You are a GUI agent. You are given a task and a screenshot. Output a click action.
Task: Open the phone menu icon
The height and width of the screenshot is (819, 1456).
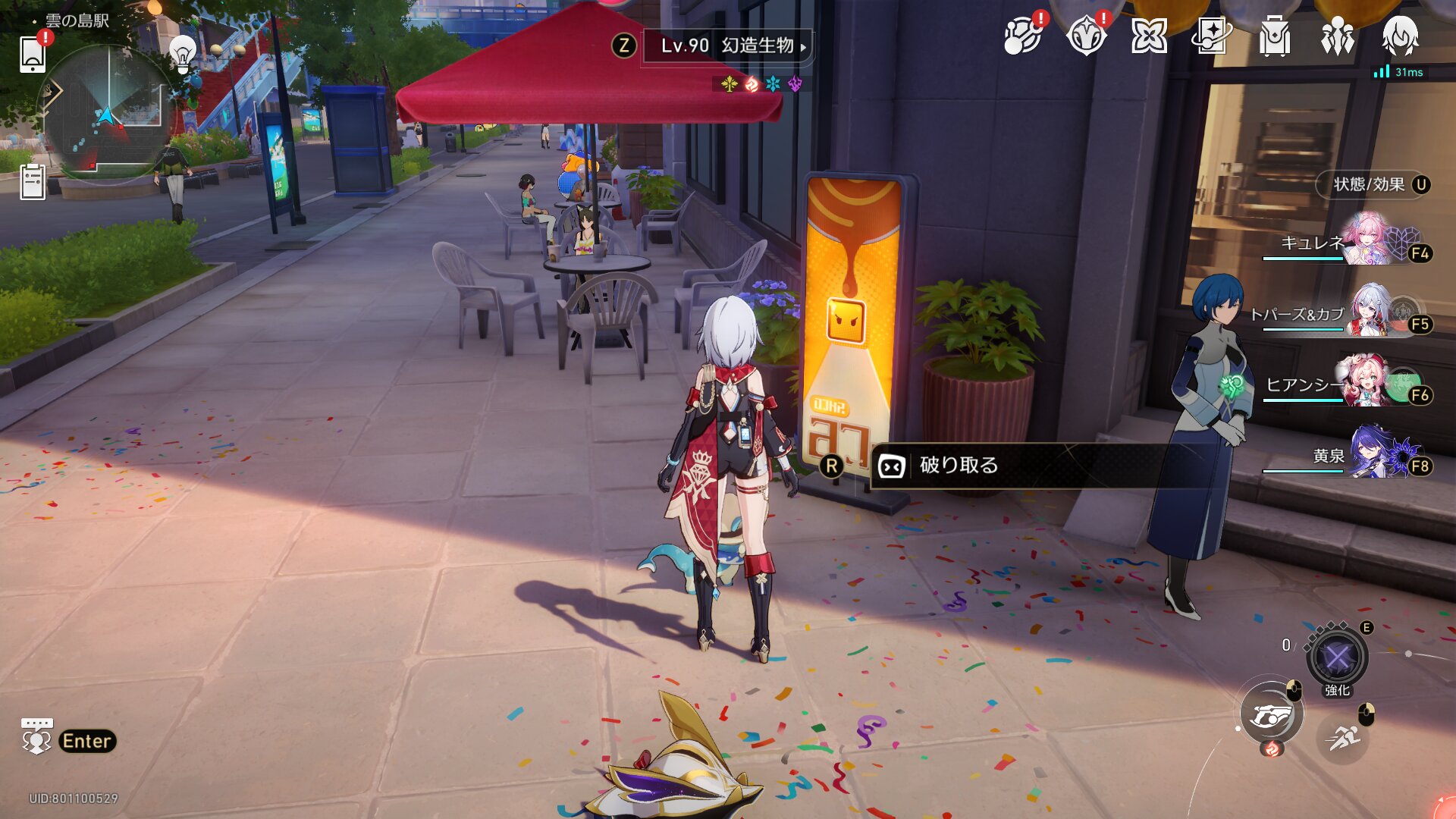[33, 54]
